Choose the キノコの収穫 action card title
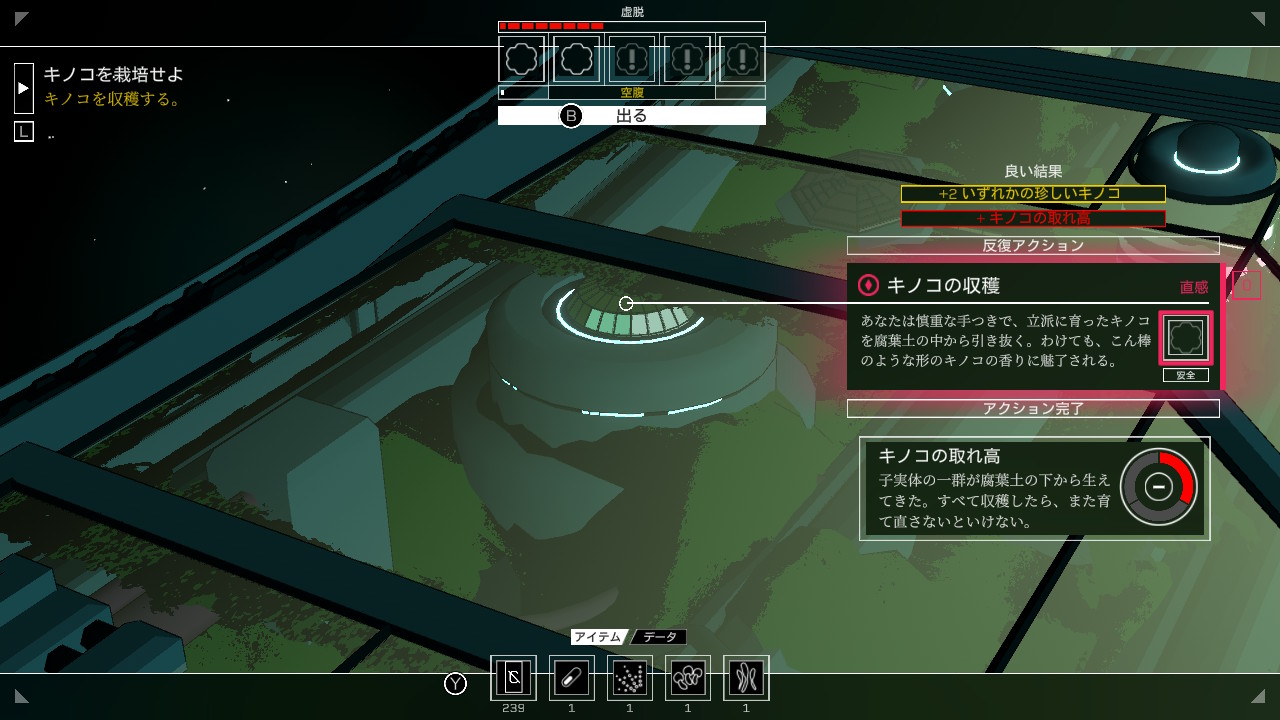This screenshot has height=720, width=1280. [943, 285]
